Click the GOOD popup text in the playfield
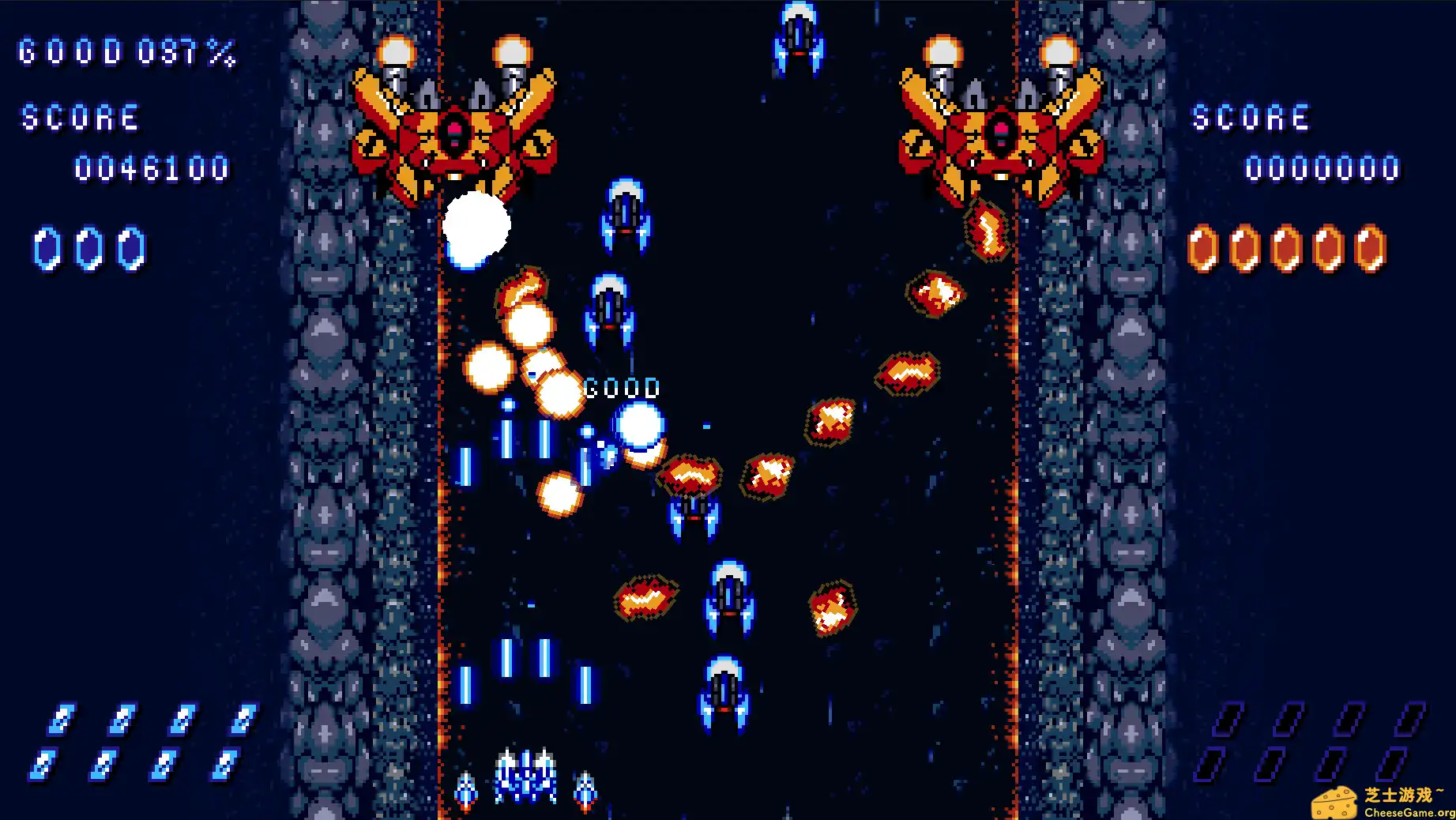 point(621,388)
